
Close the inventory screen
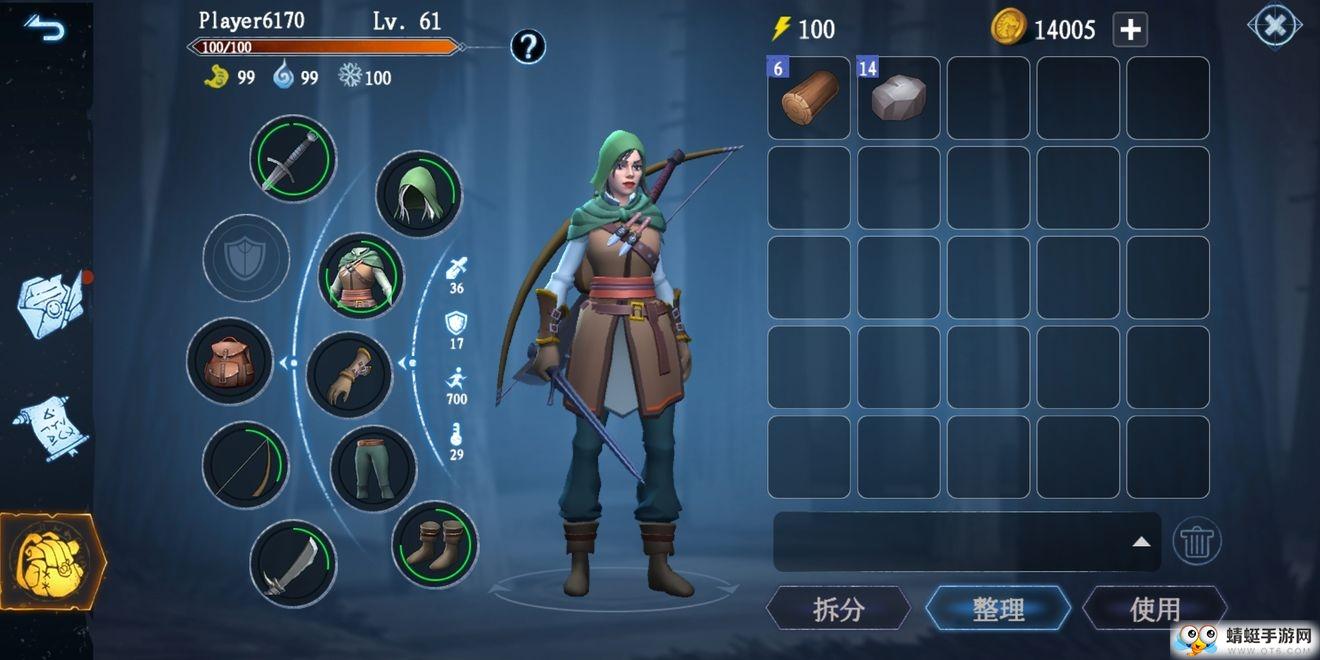1274,26
